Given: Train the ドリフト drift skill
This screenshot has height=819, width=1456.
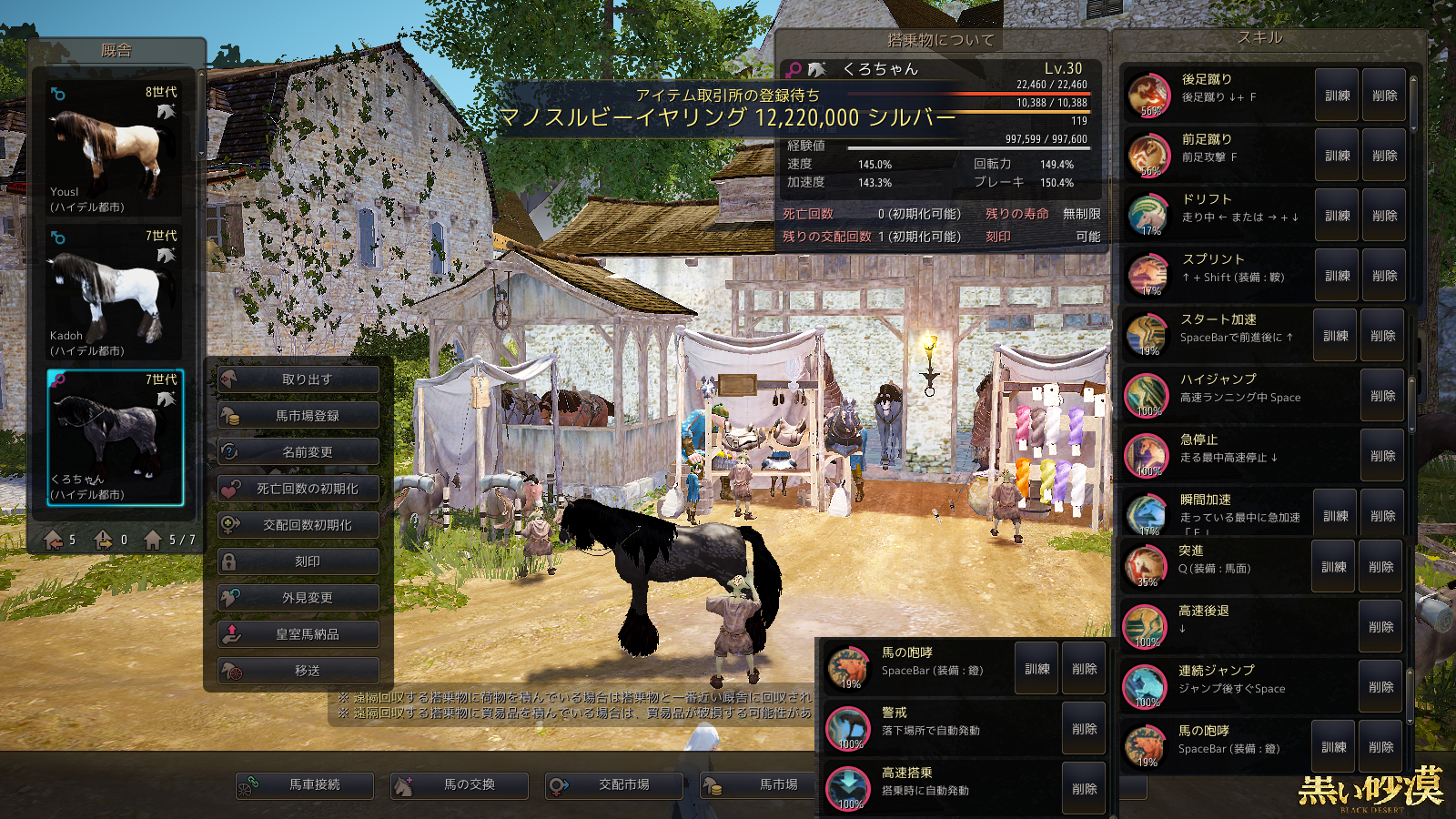Looking at the screenshot, I should pos(1337,216).
